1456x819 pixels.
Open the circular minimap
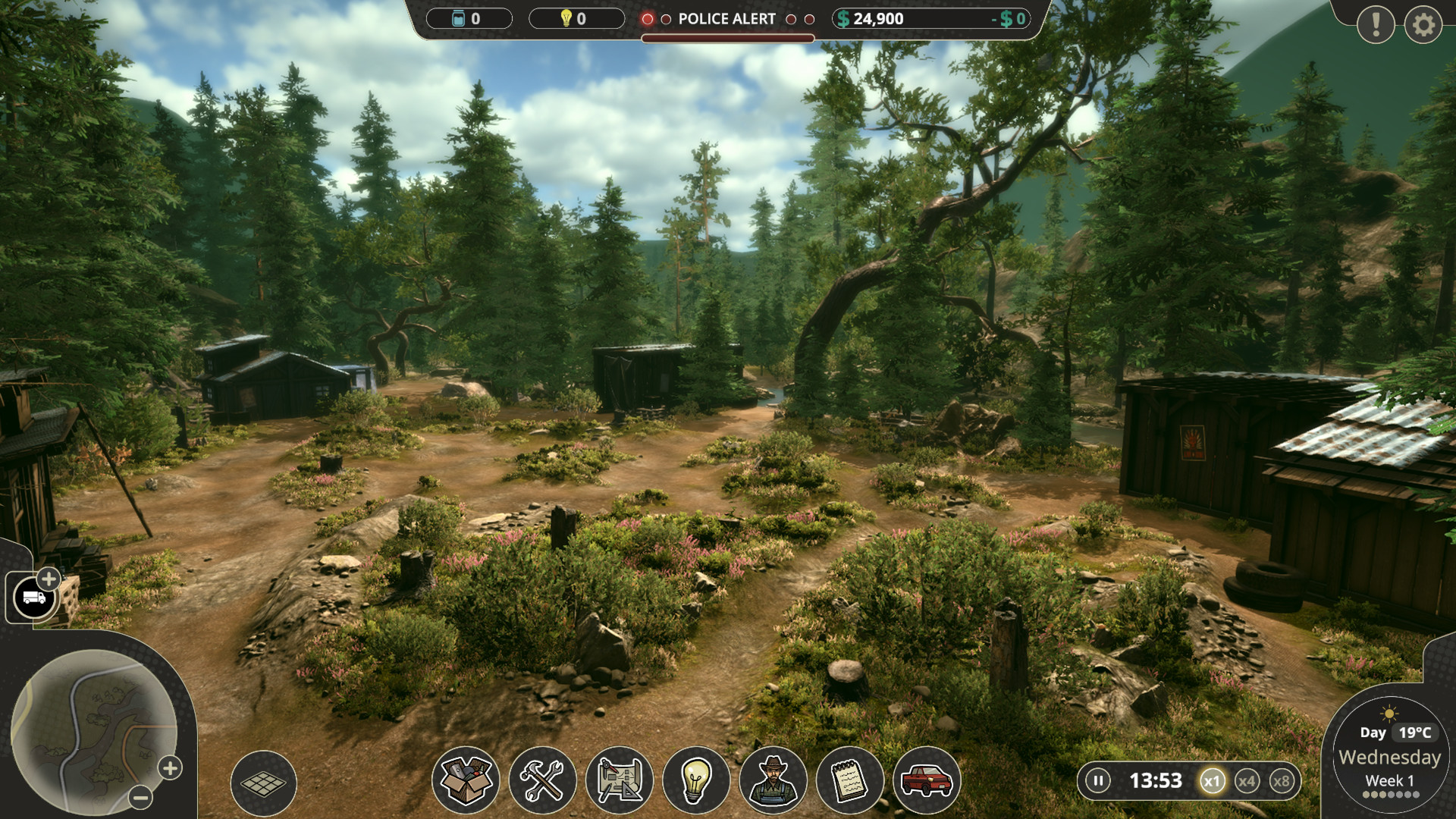(93, 731)
